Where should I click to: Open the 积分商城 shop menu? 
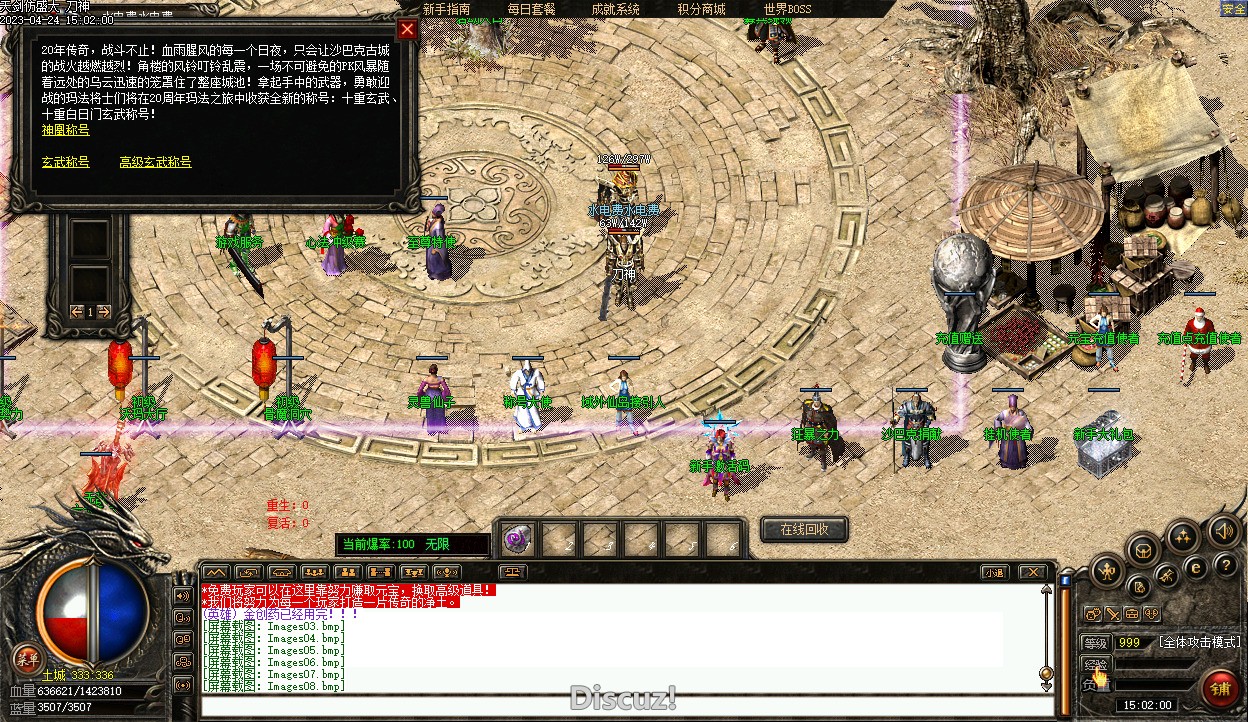(701, 9)
